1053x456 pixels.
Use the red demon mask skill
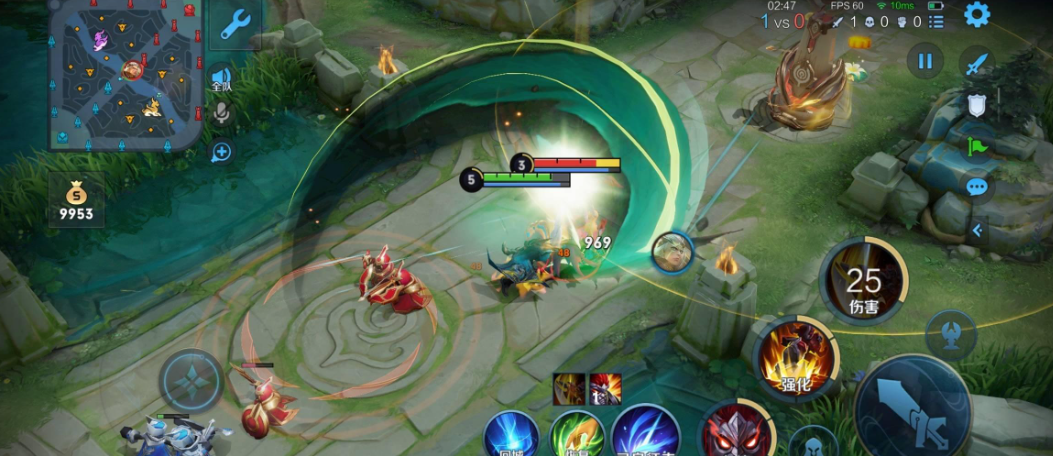(x=734, y=432)
